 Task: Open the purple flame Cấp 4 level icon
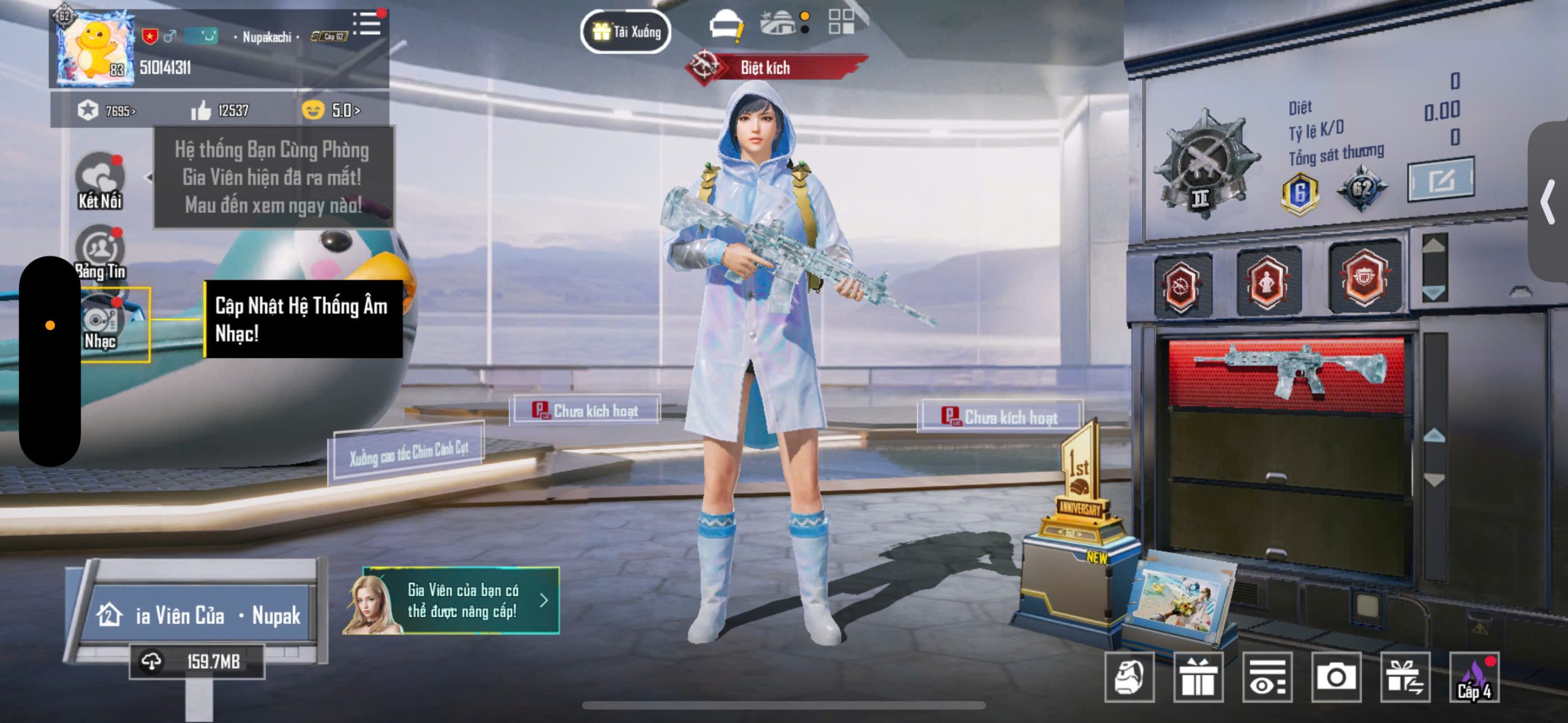(x=1474, y=678)
